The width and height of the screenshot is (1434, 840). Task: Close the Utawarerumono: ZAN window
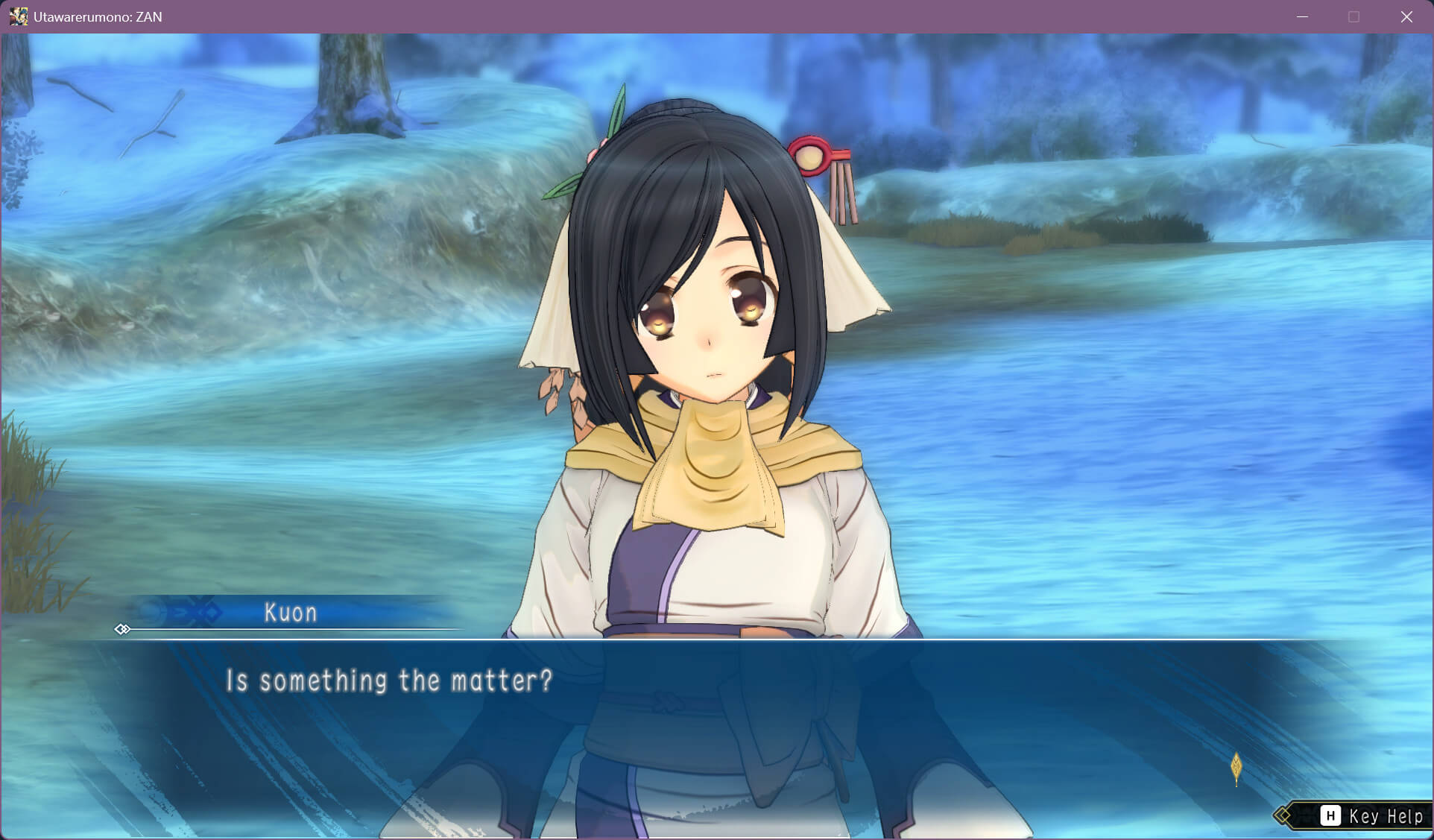click(1406, 16)
